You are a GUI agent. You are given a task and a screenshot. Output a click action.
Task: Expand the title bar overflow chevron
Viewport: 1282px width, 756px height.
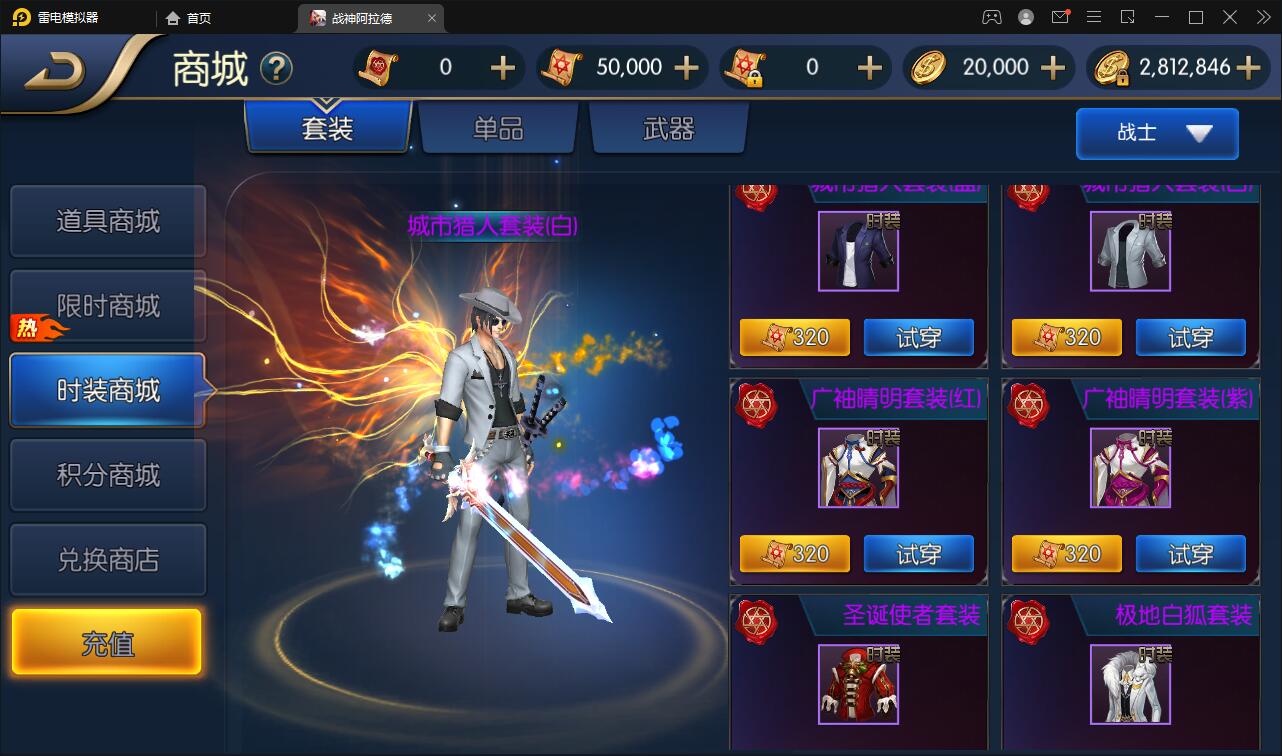(1264, 17)
